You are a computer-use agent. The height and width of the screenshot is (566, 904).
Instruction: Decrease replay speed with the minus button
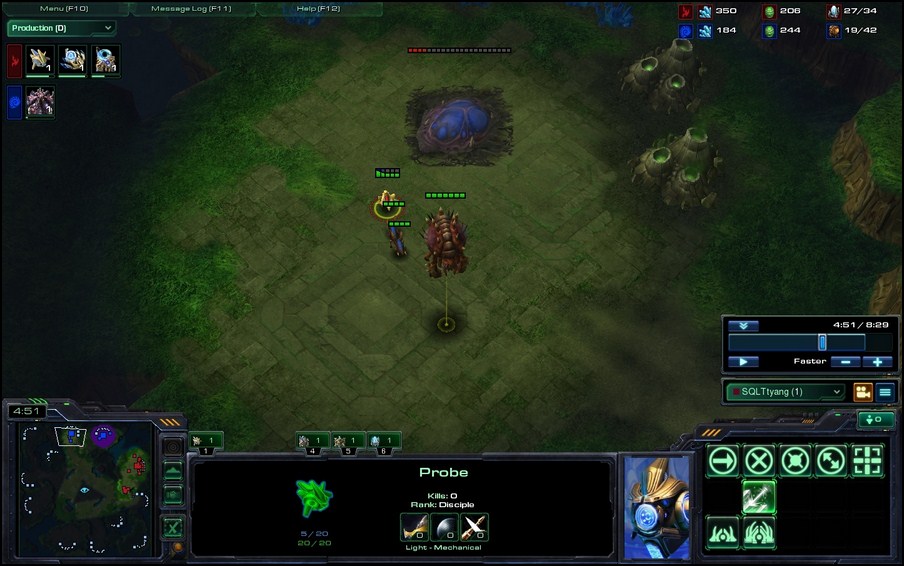pyautogui.click(x=846, y=361)
